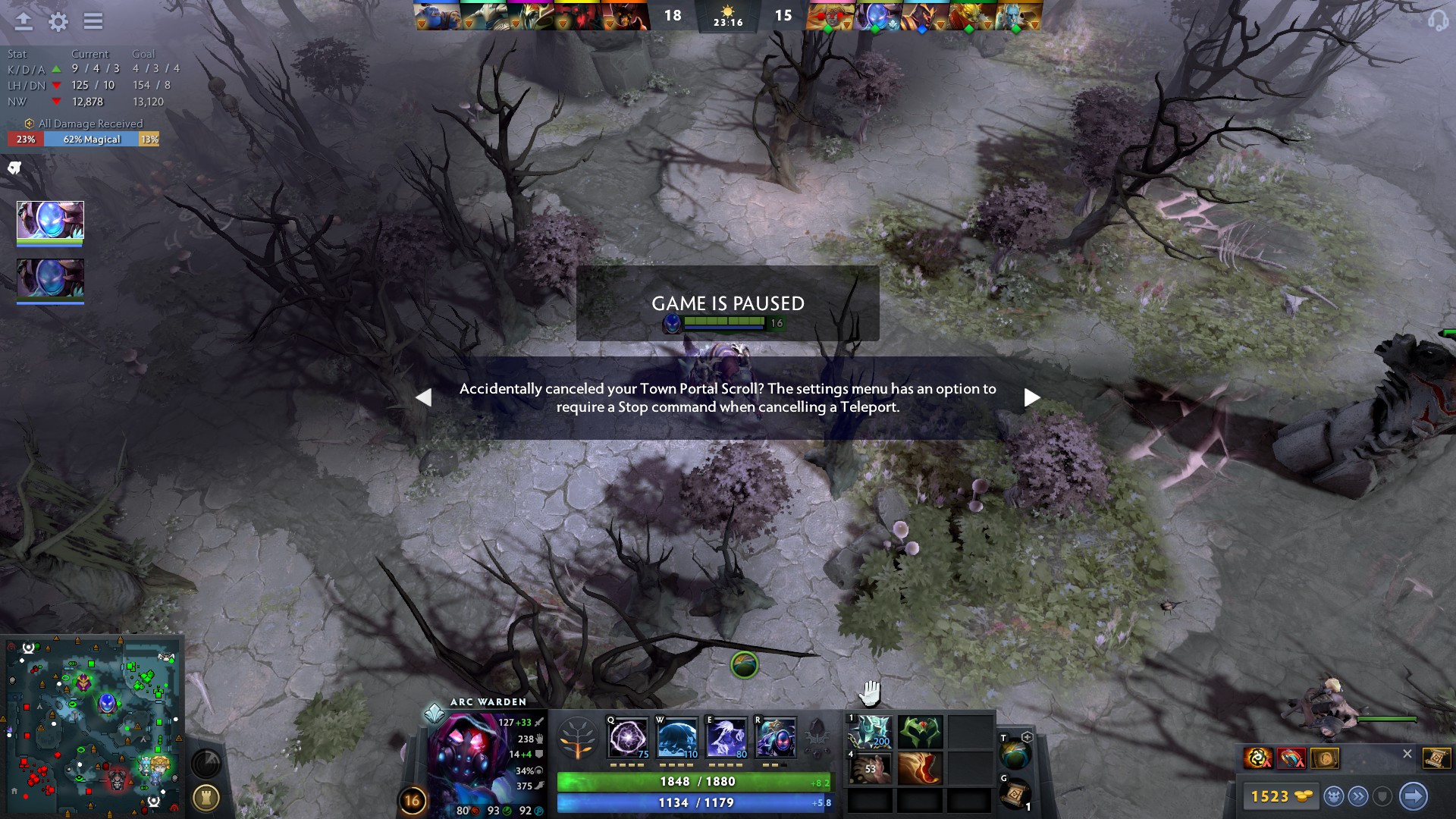The image size is (1456, 819).
Task: Click Arc Warden's green health bar
Action: pyautogui.click(x=694, y=780)
